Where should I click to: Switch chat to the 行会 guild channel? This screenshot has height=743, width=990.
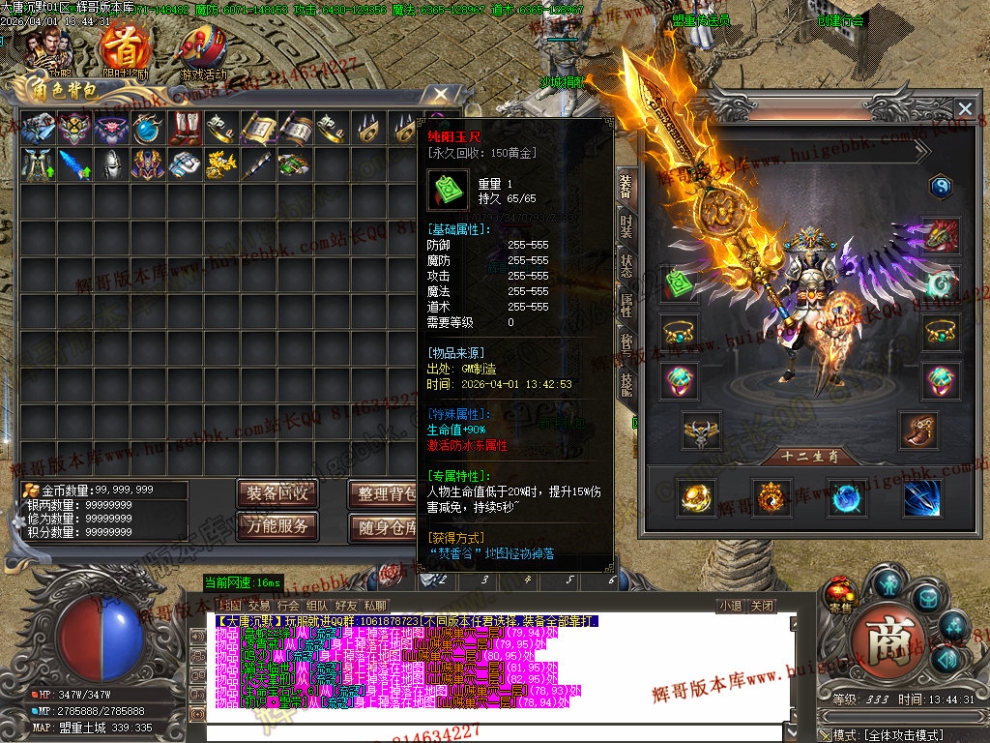tap(288, 605)
